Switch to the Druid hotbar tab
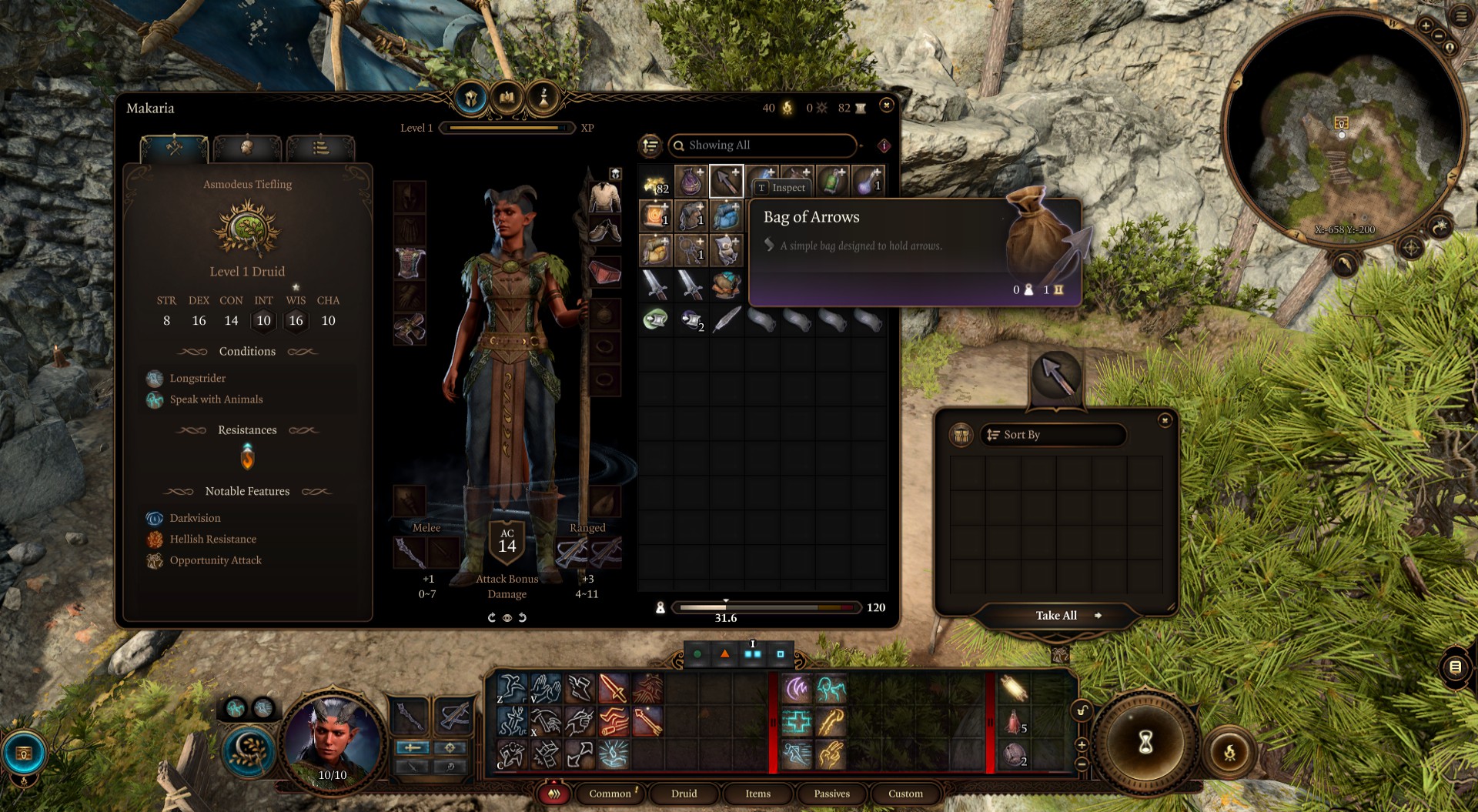This screenshot has width=1478, height=812. coord(684,794)
